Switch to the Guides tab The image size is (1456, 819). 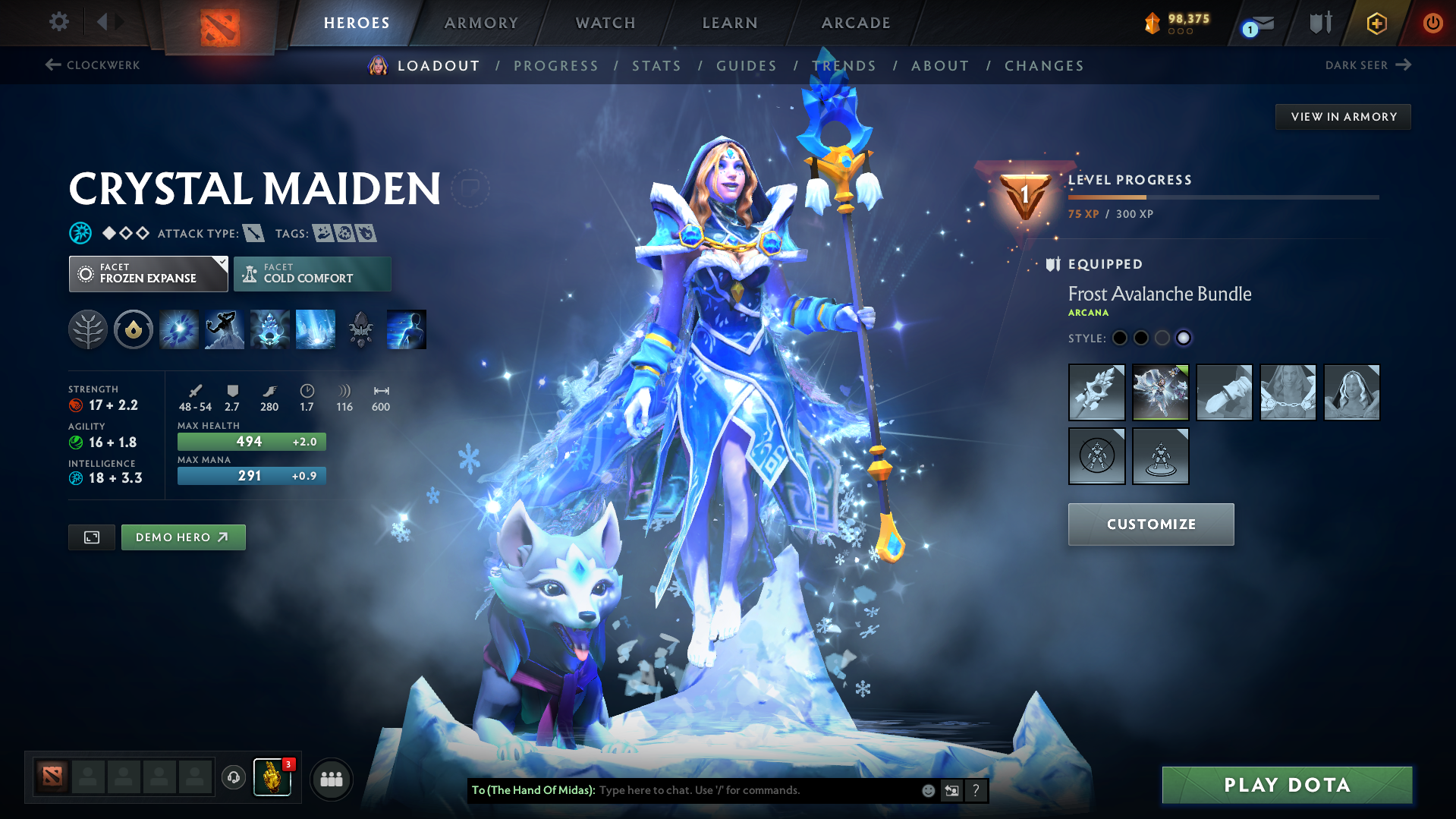(746, 65)
